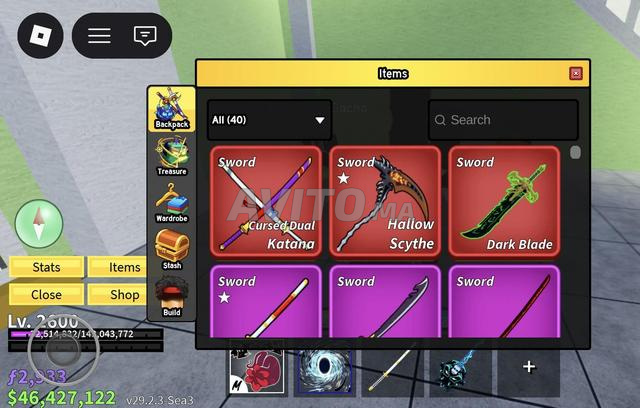
Task: Select the Cursed Dual Katana sword
Action: coord(265,202)
